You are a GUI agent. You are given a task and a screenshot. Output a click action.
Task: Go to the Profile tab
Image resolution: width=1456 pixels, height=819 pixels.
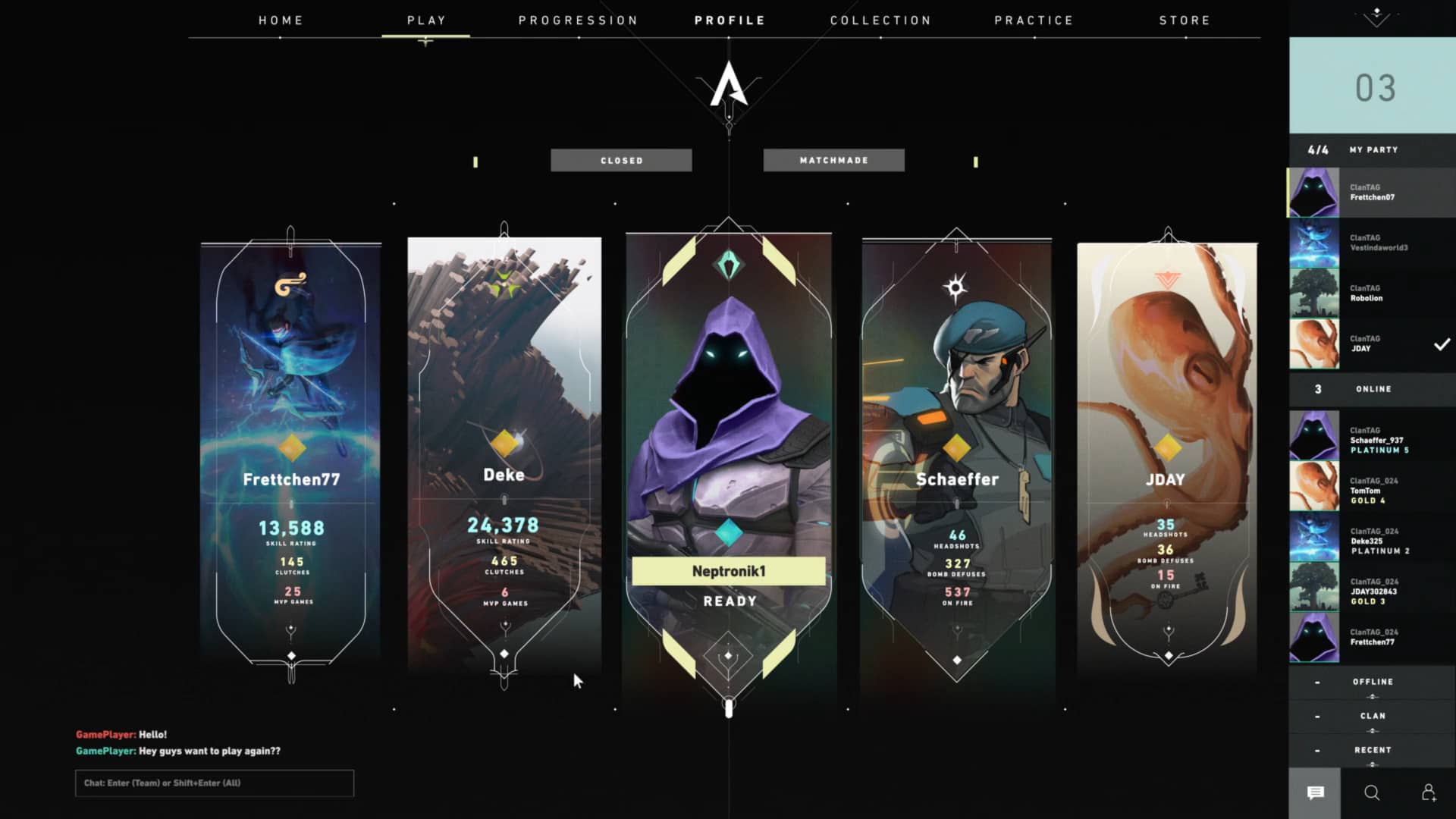[730, 20]
